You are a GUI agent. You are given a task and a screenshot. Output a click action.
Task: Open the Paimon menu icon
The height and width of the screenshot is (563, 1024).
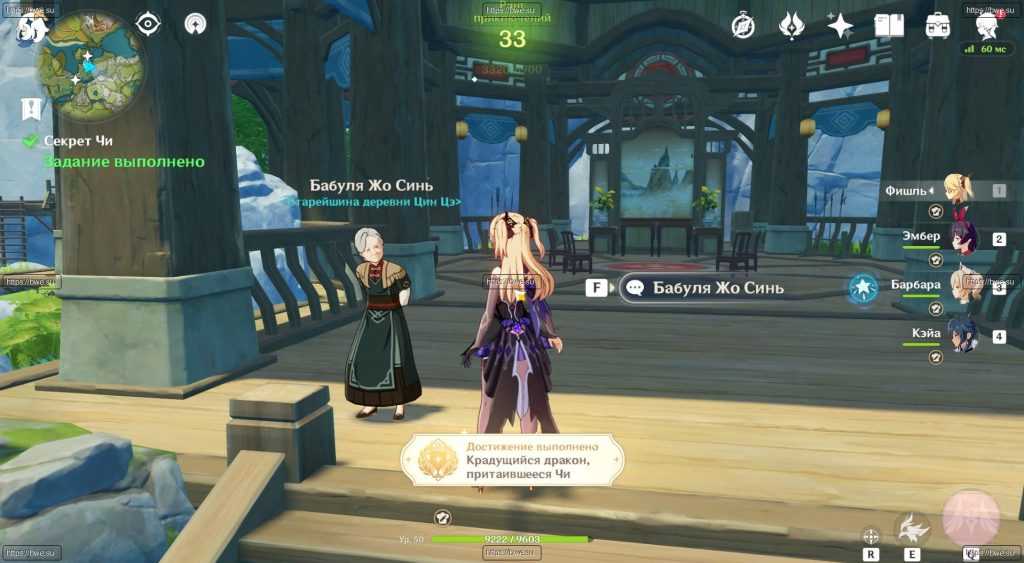[30, 27]
